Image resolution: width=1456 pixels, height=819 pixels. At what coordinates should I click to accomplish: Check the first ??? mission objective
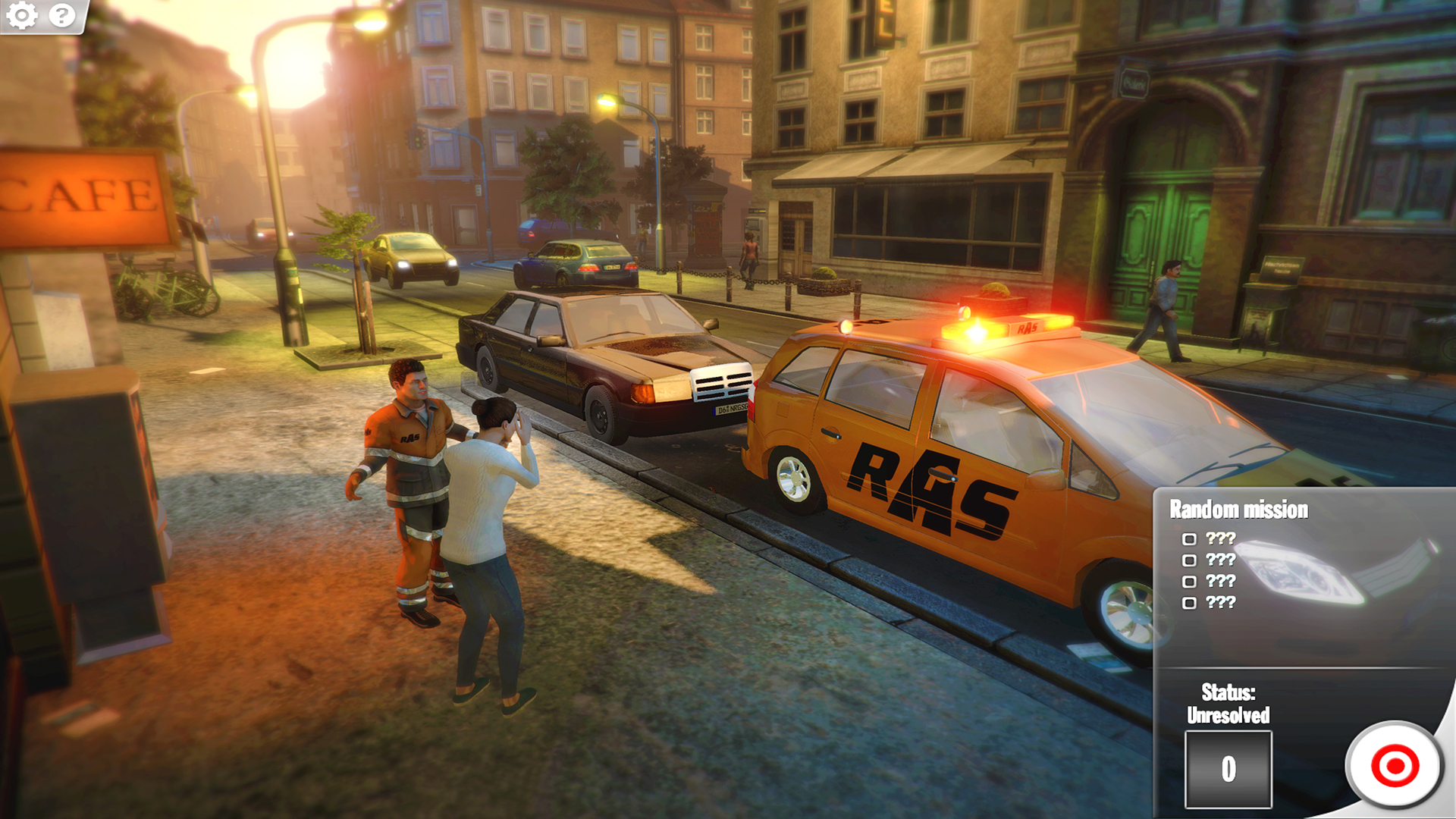point(1188,540)
